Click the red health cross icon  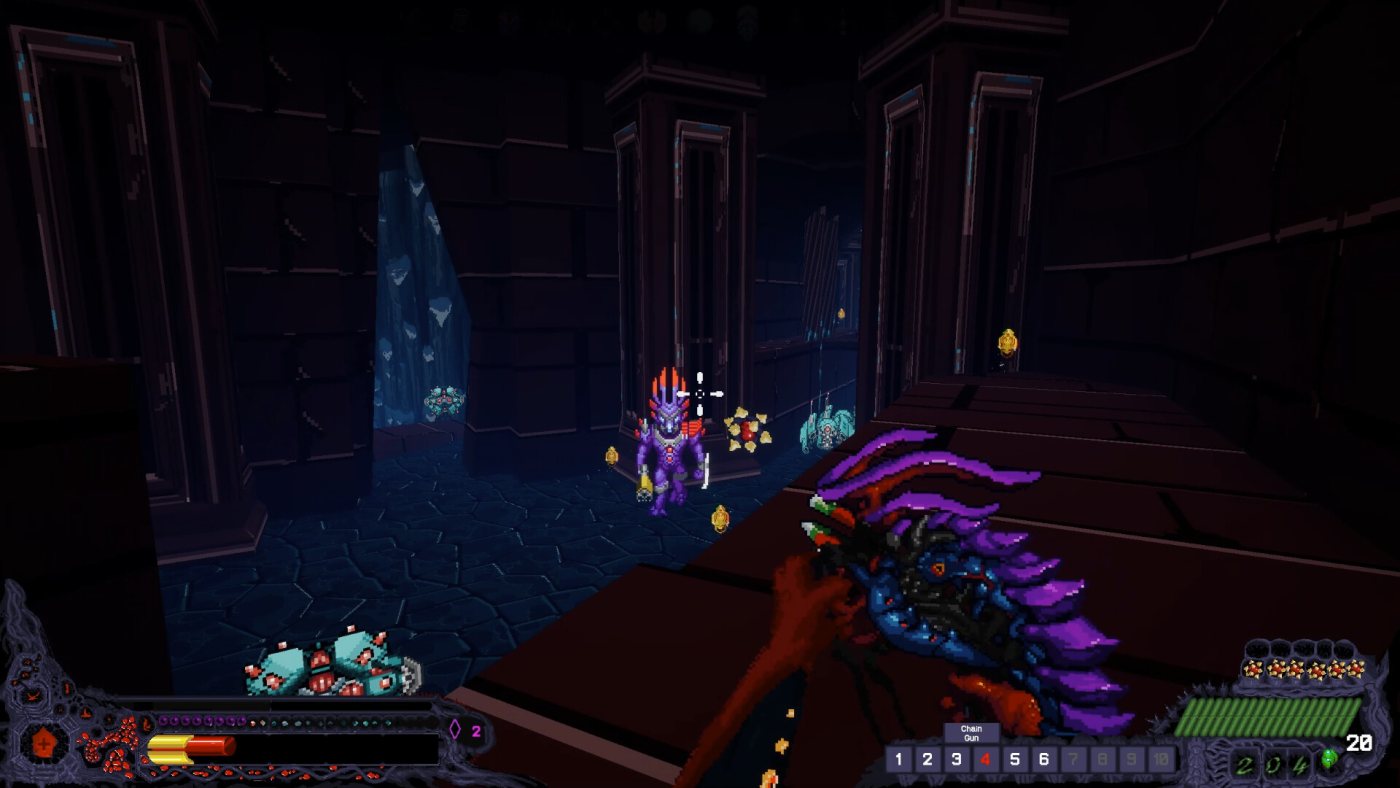pyautogui.click(x=45, y=743)
